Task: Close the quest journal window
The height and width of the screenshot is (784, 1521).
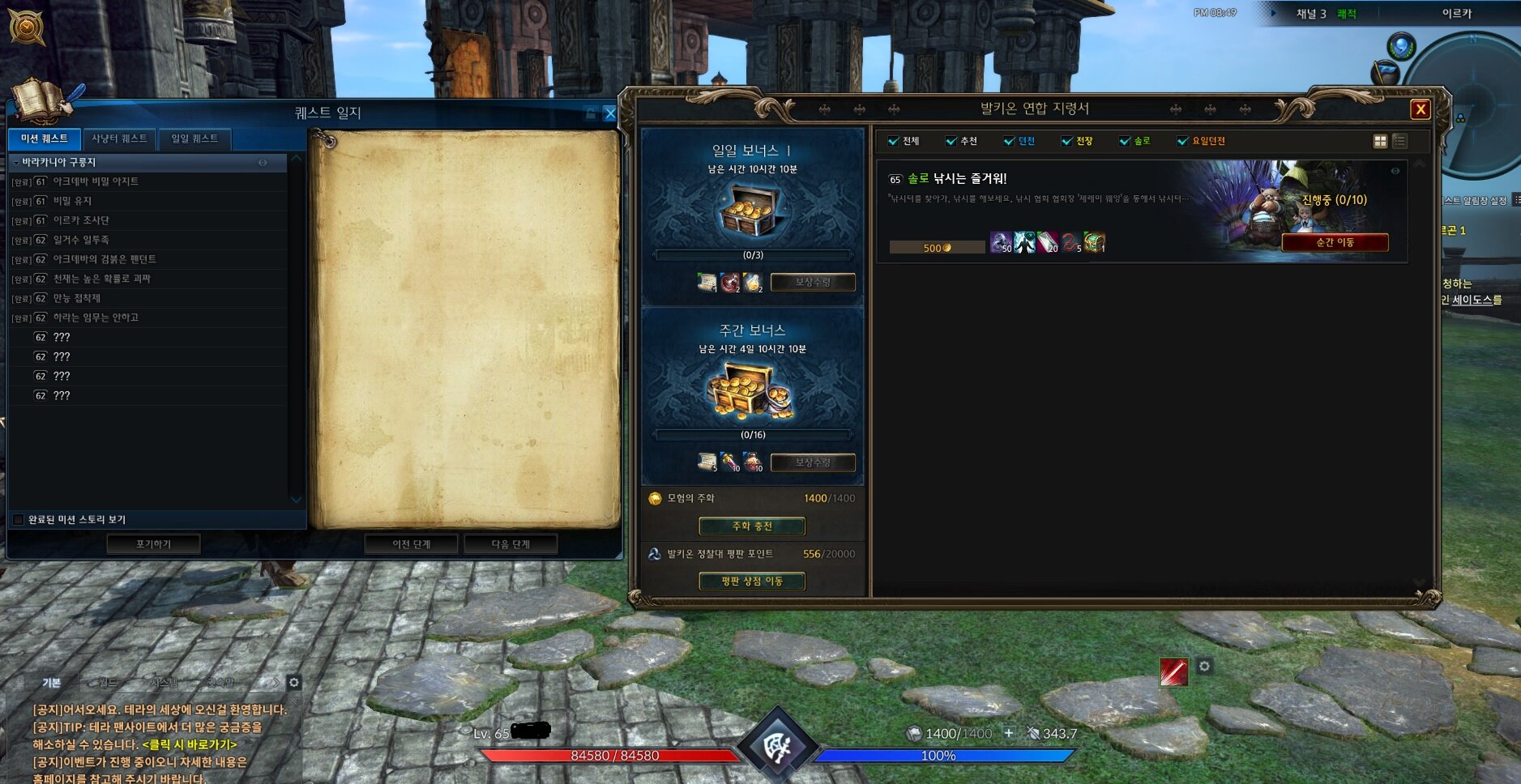Action: click(x=610, y=114)
